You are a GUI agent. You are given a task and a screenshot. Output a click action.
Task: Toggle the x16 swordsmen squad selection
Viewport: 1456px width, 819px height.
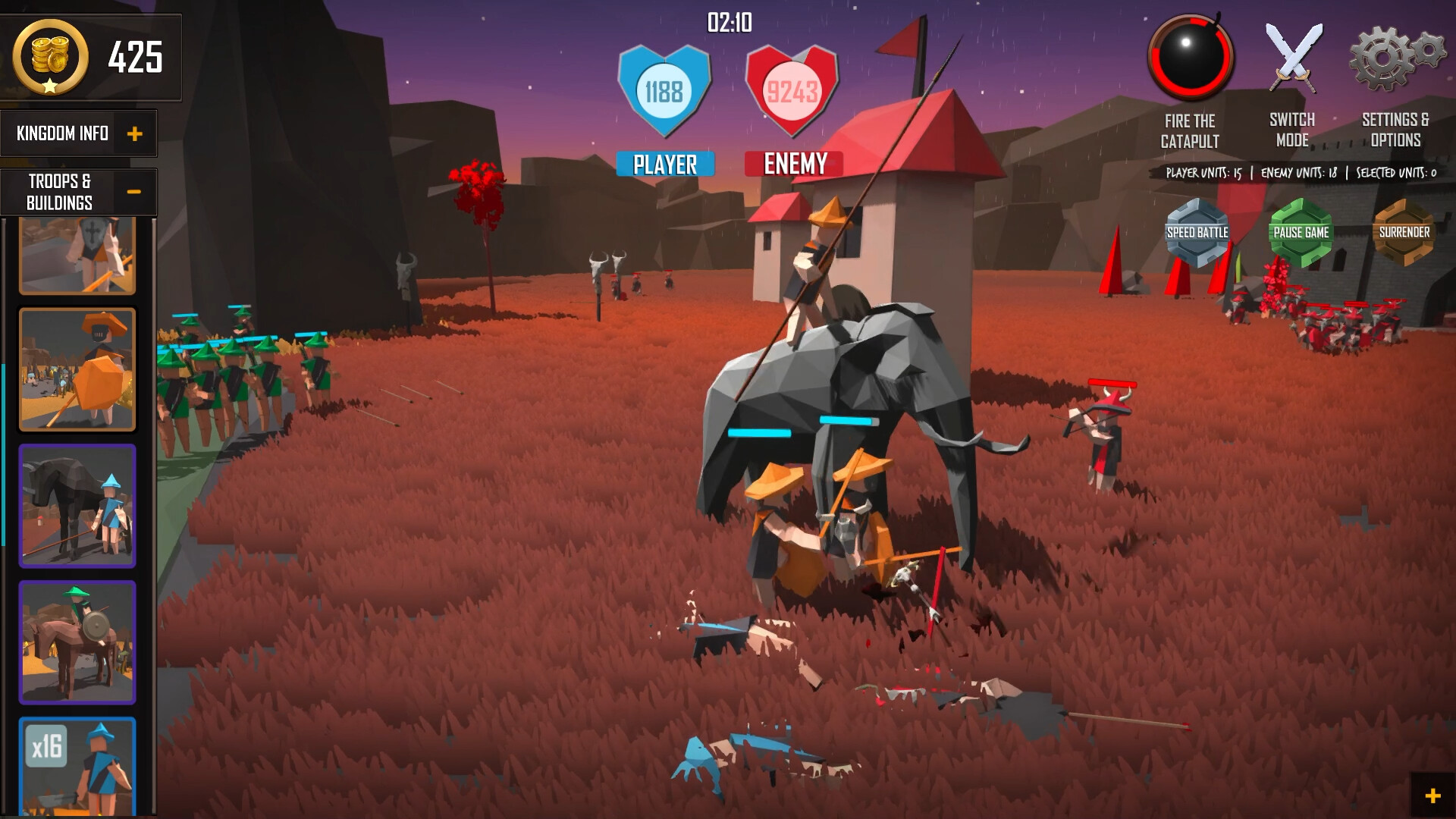pos(77,766)
